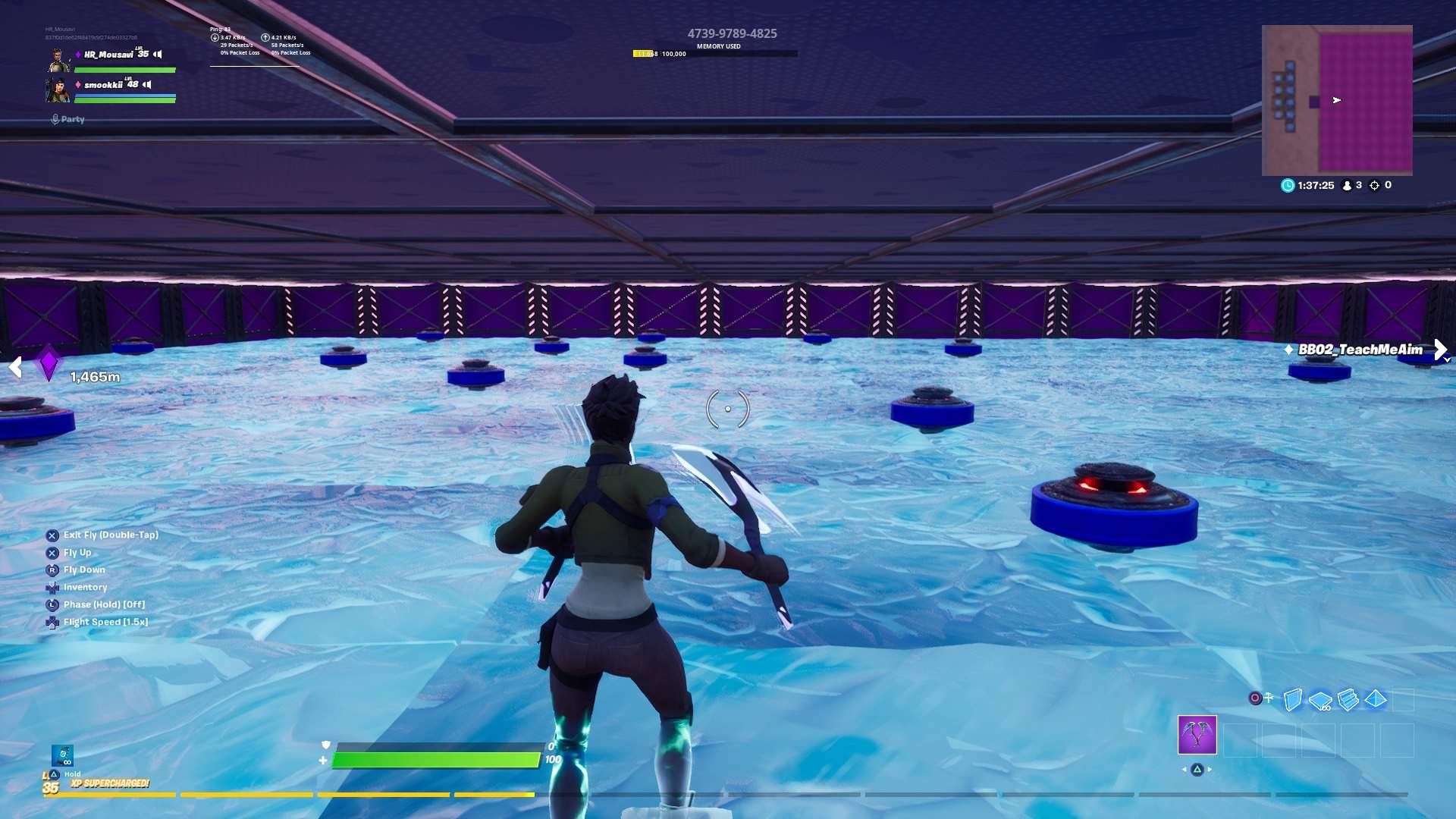The width and height of the screenshot is (1456, 819).
Task: Select the pyramid roof build piece icon
Action: pyautogui.click(x=1375, y=698)
